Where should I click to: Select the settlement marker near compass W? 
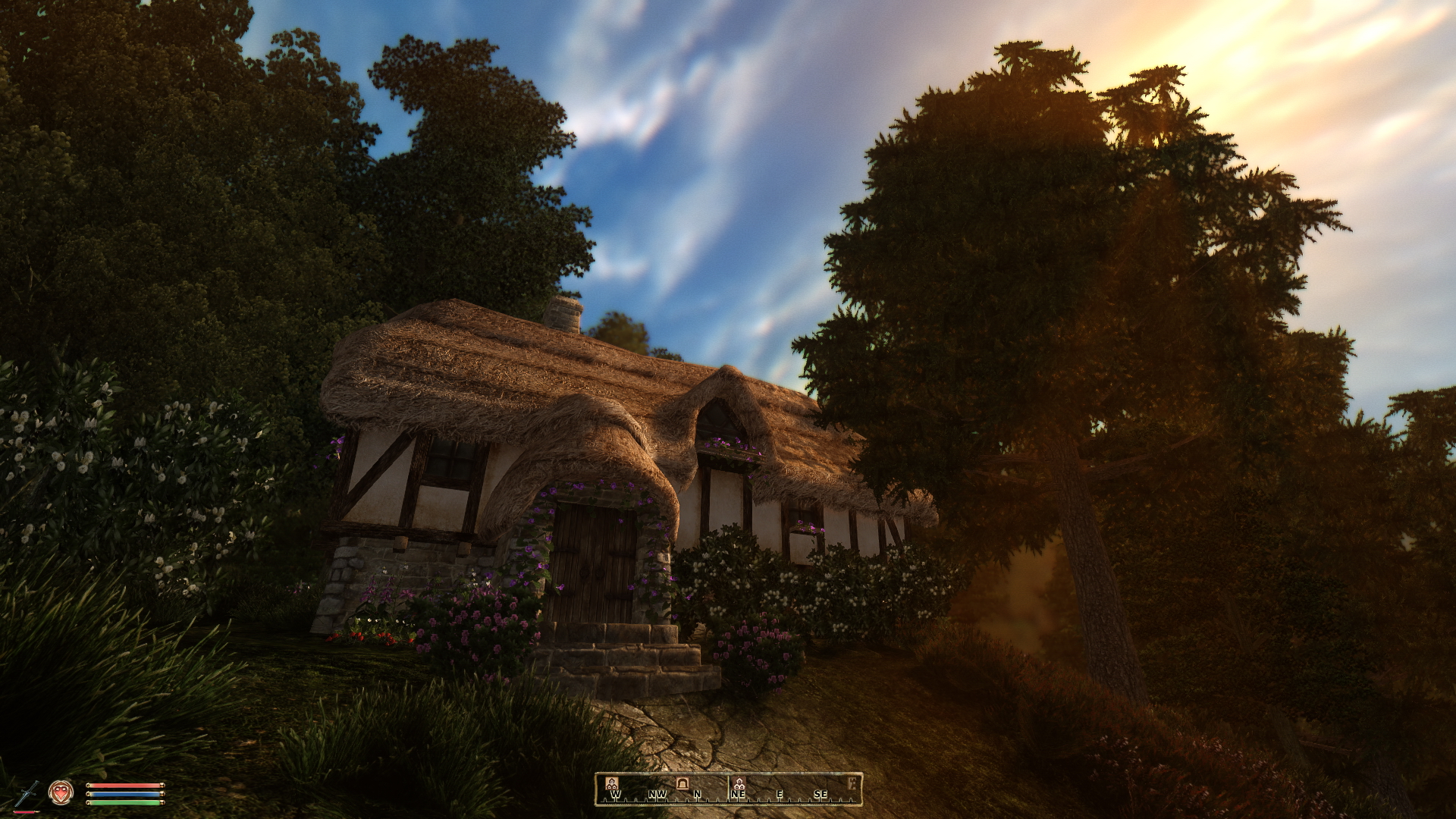tap(611, 783)
